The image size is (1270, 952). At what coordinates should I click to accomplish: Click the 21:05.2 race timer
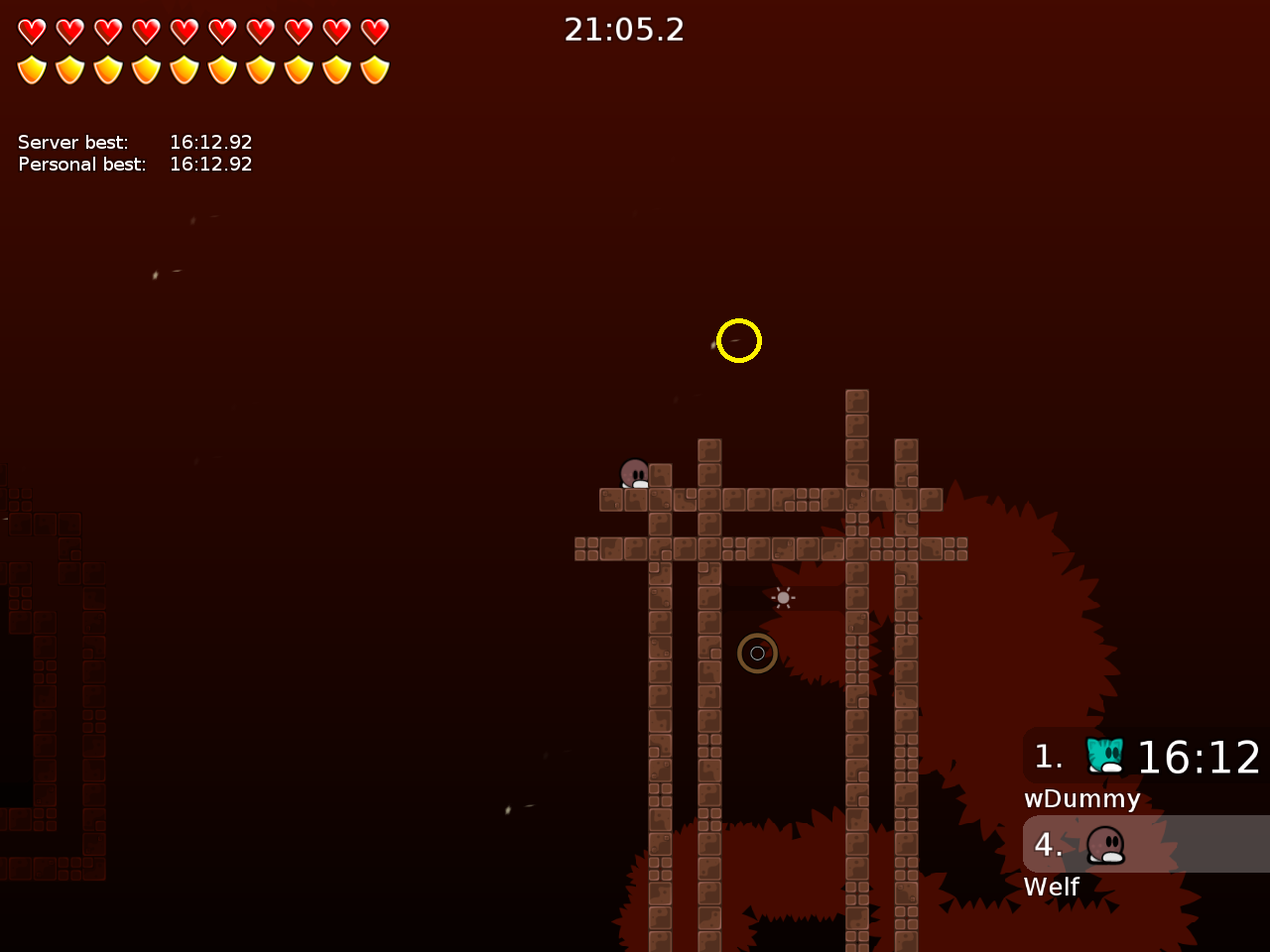click(624, 30)
